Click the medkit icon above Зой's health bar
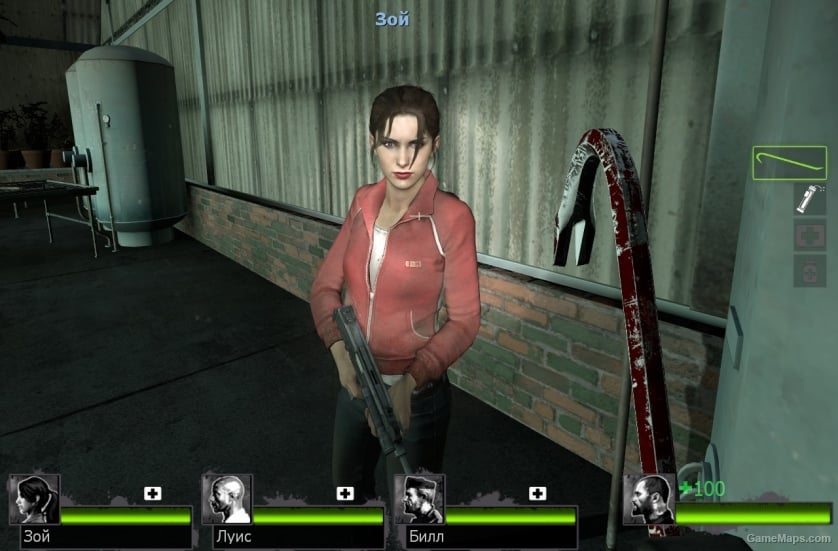This screenshot has height=551, width=838. coord(153,493)
